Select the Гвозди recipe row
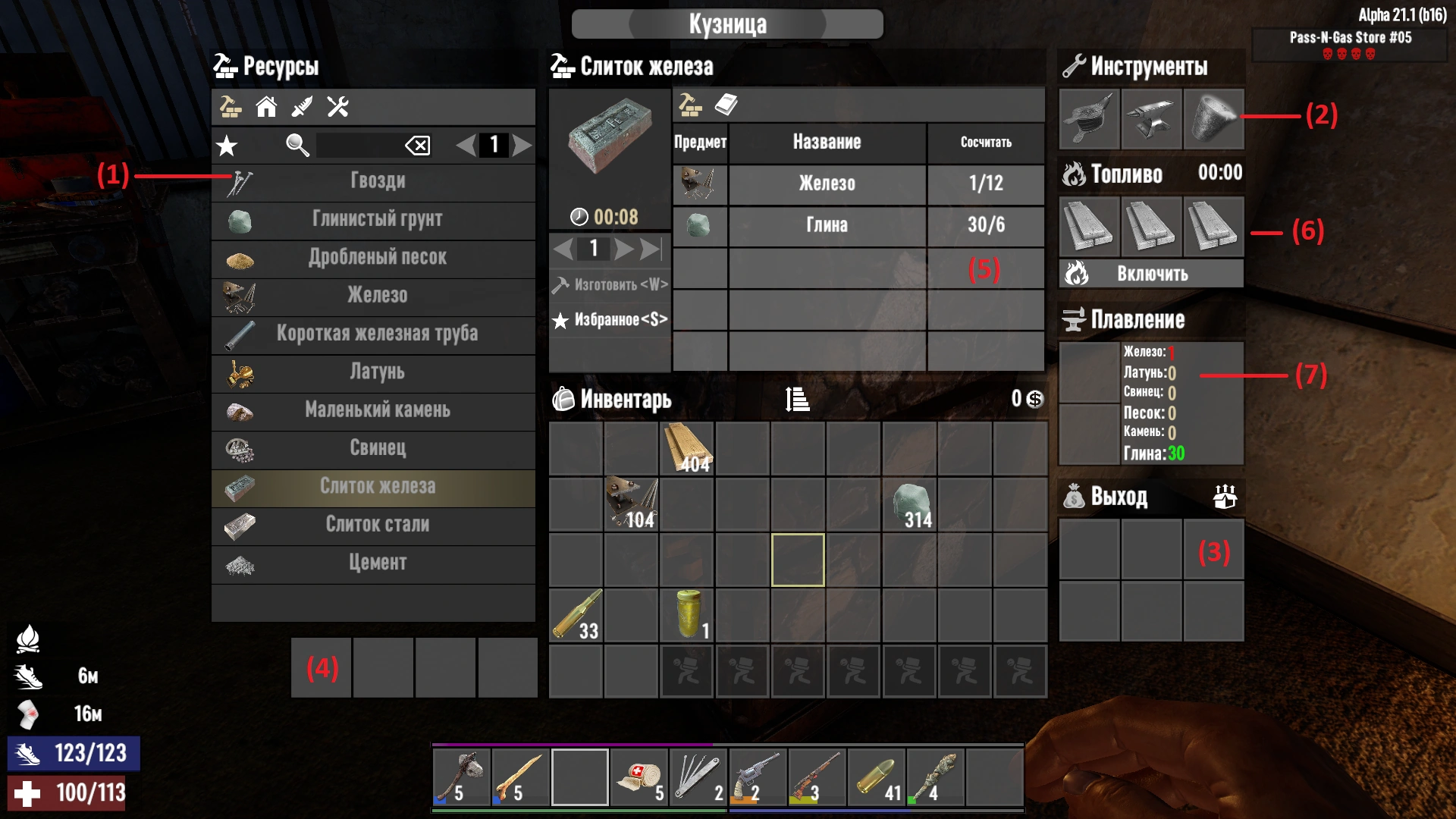The width and height of the screenshot is (1456, 819). click(377, 181)
